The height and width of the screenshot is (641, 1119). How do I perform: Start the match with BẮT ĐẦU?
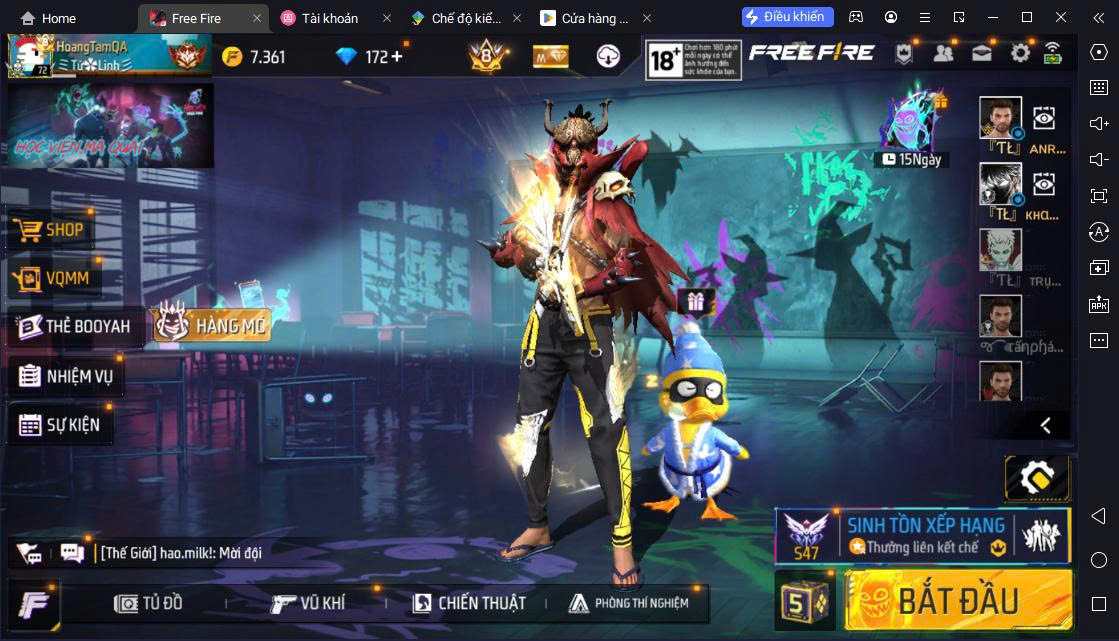(x=957, y=600)
